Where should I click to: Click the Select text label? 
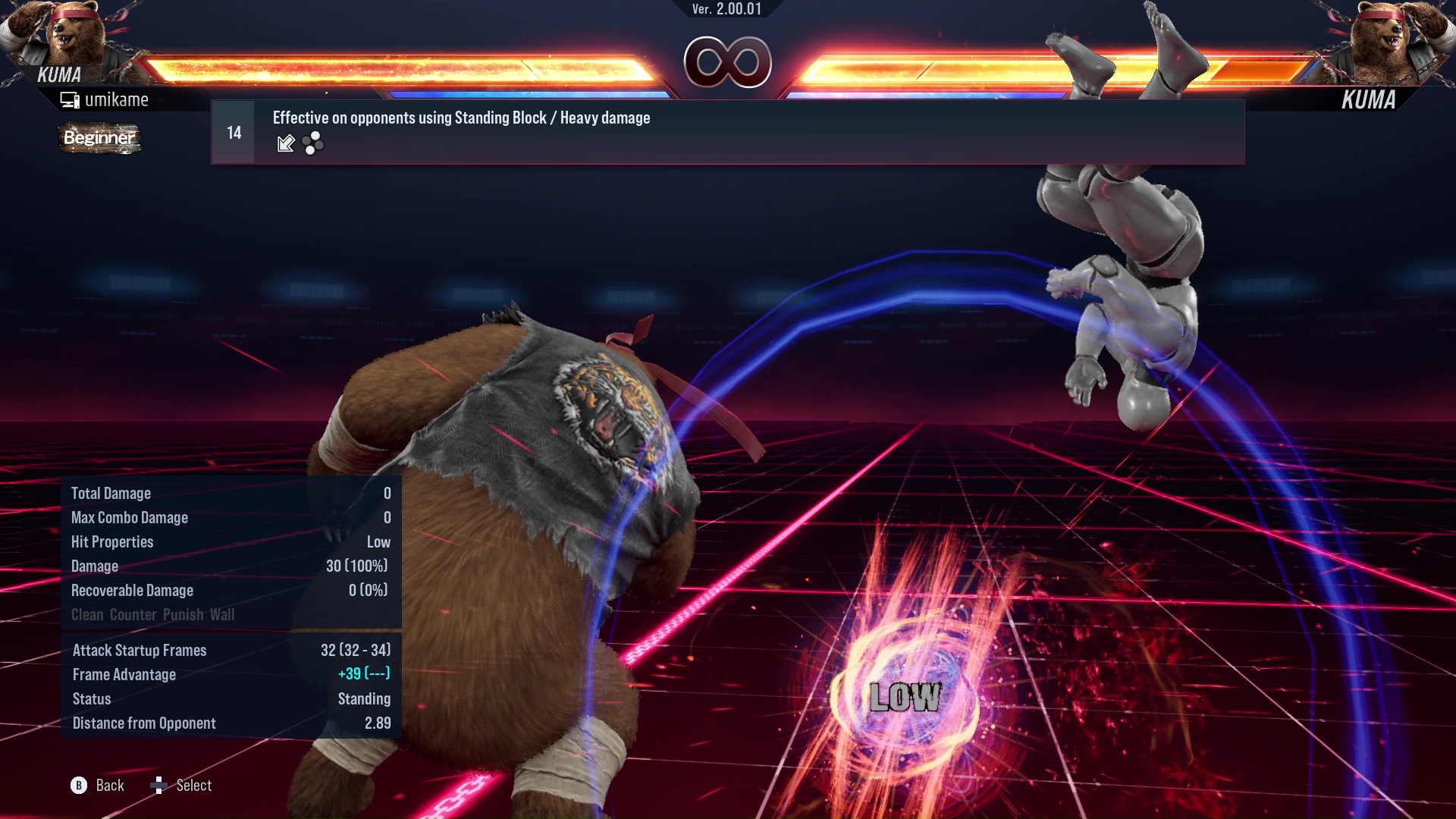coord(195,786)
